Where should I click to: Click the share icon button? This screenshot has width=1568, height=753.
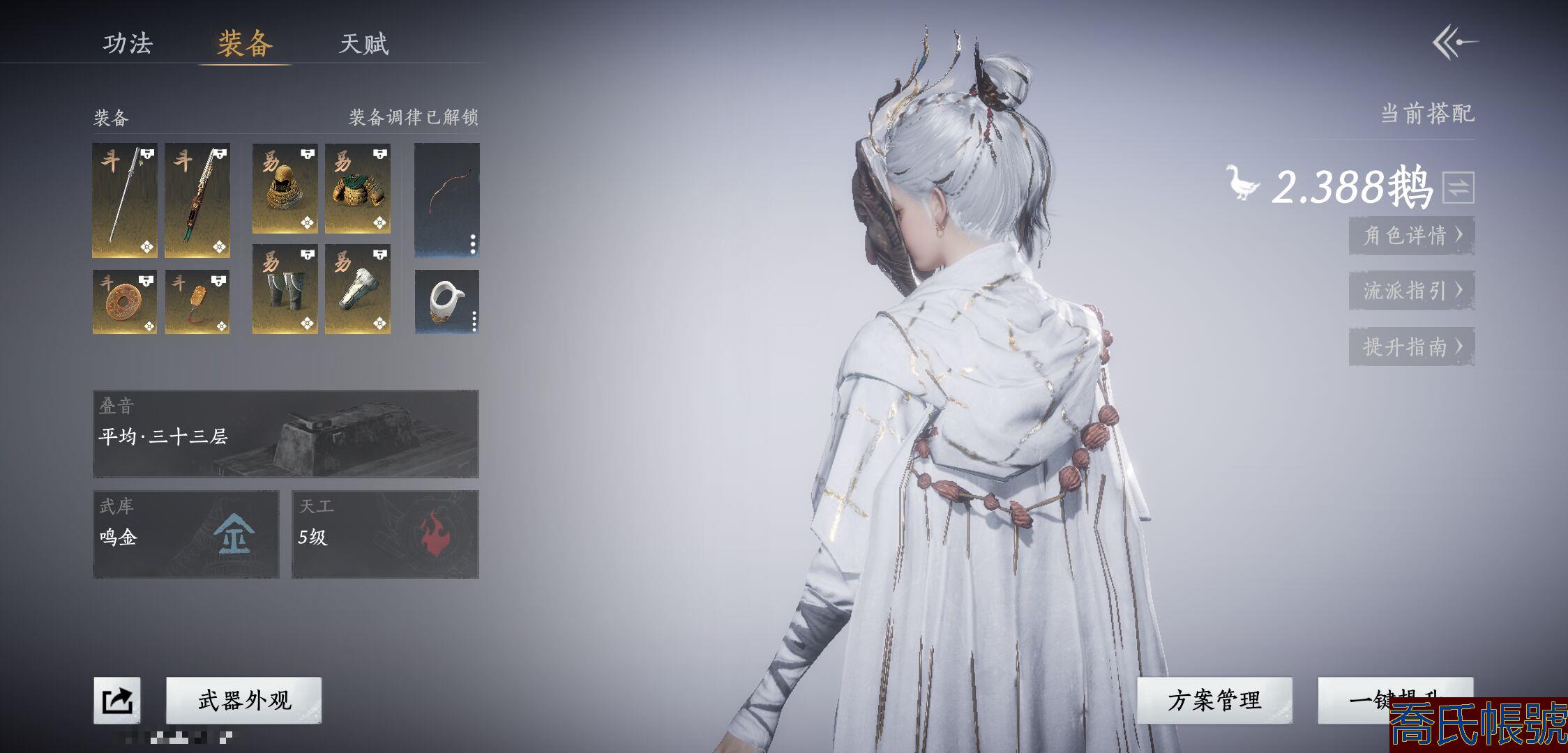coord(117,700)
